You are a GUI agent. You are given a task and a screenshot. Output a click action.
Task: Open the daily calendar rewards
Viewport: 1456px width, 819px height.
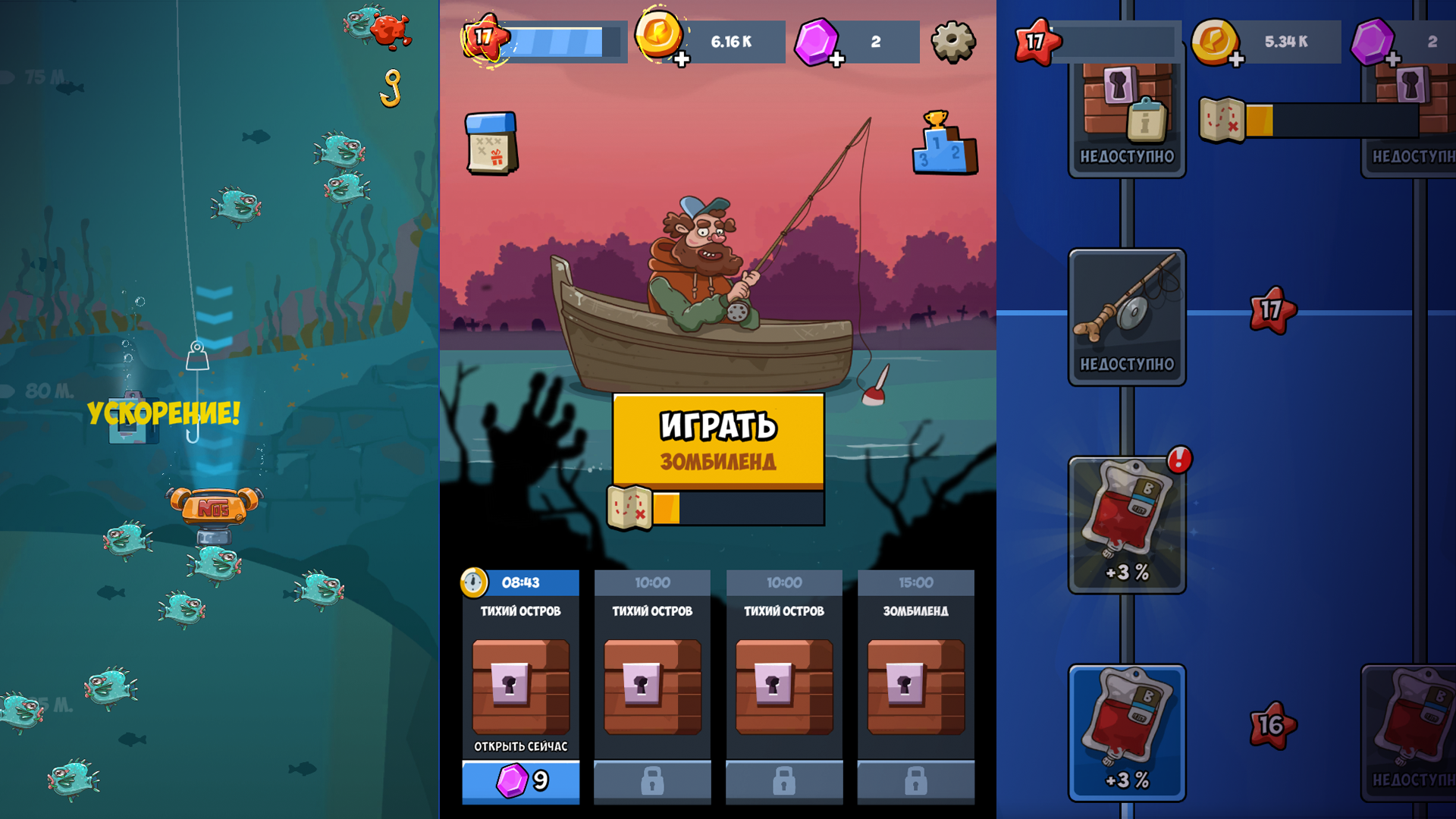coord(490,144)
